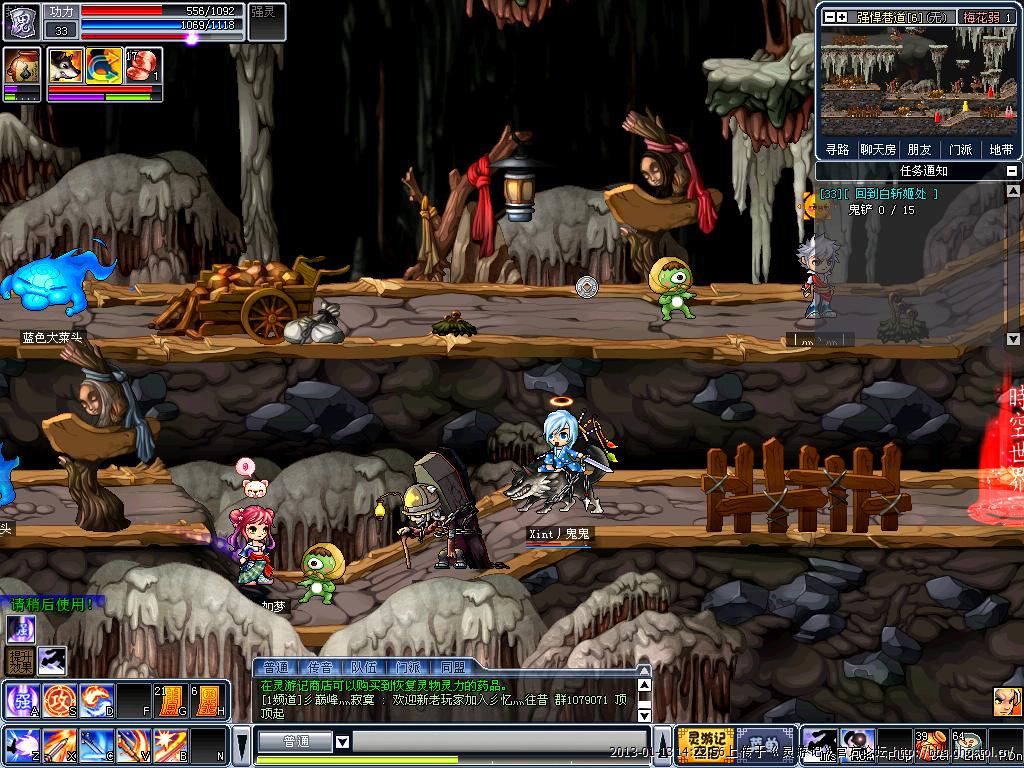Activate the 强 skill in slot A
Screen dimensions: 1024x768
click(21, 698)
